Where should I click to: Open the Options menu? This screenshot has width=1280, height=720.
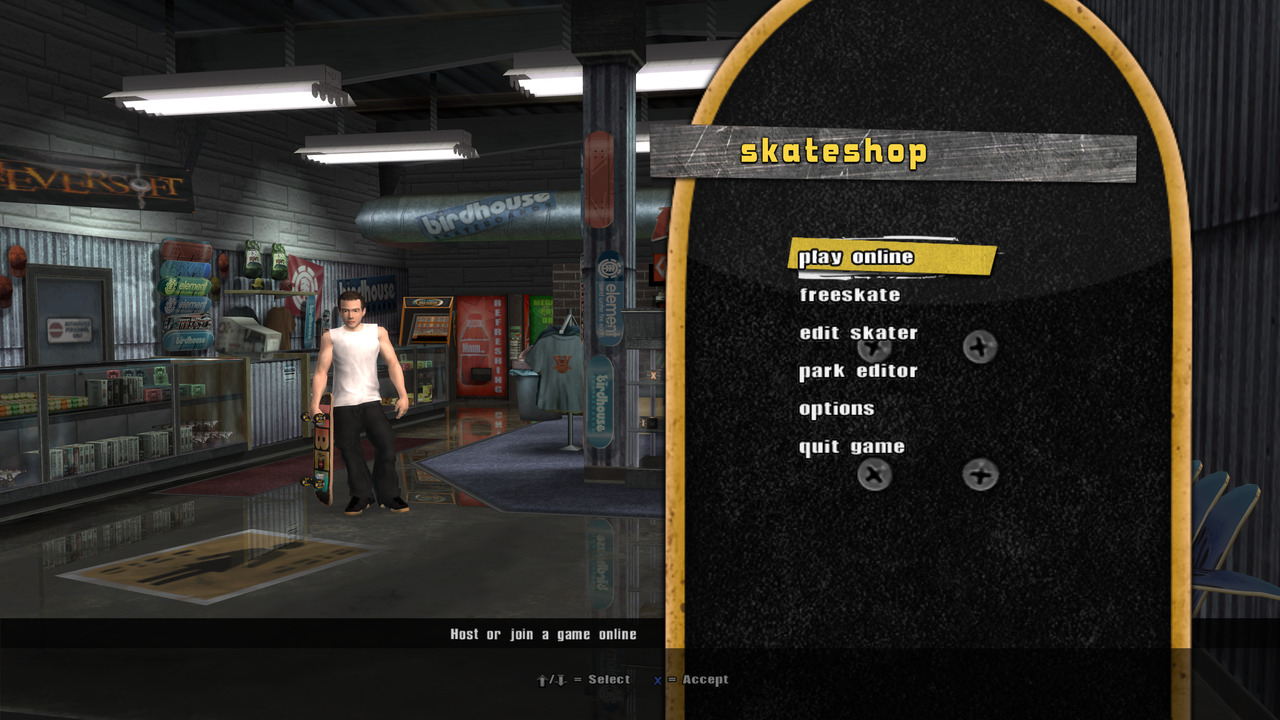click(x=837, y=409)
